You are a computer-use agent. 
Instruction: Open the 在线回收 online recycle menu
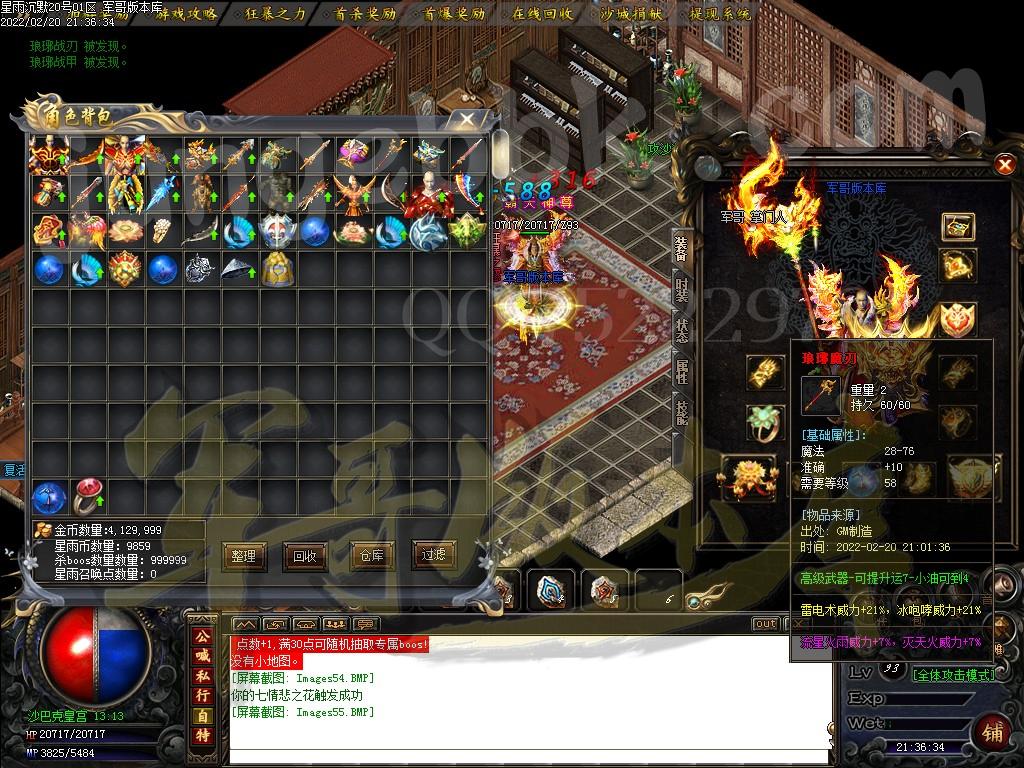(543, 14)
